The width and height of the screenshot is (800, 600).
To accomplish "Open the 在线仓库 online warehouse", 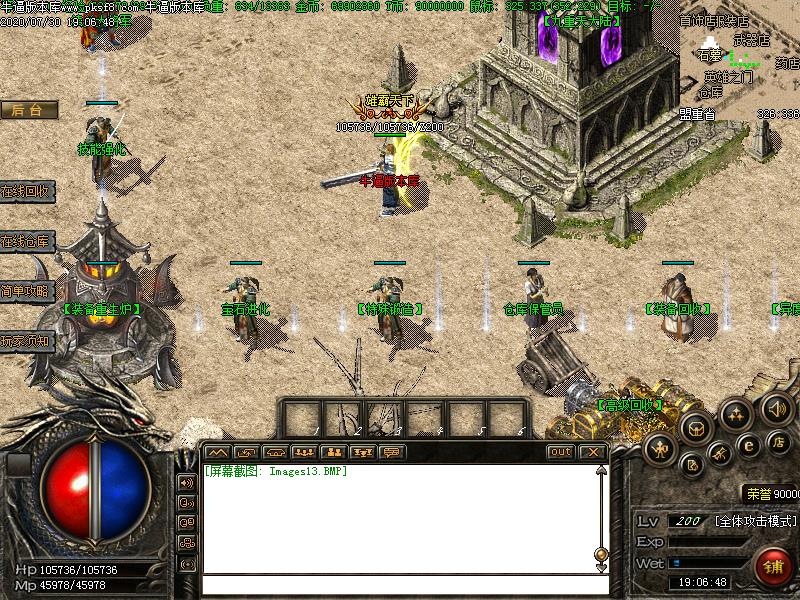I will tap(26, 241).
